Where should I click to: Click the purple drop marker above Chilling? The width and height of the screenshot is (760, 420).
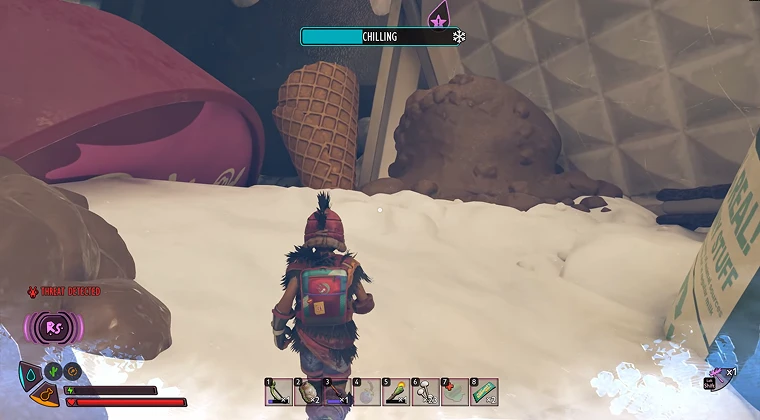pos(437,16)
